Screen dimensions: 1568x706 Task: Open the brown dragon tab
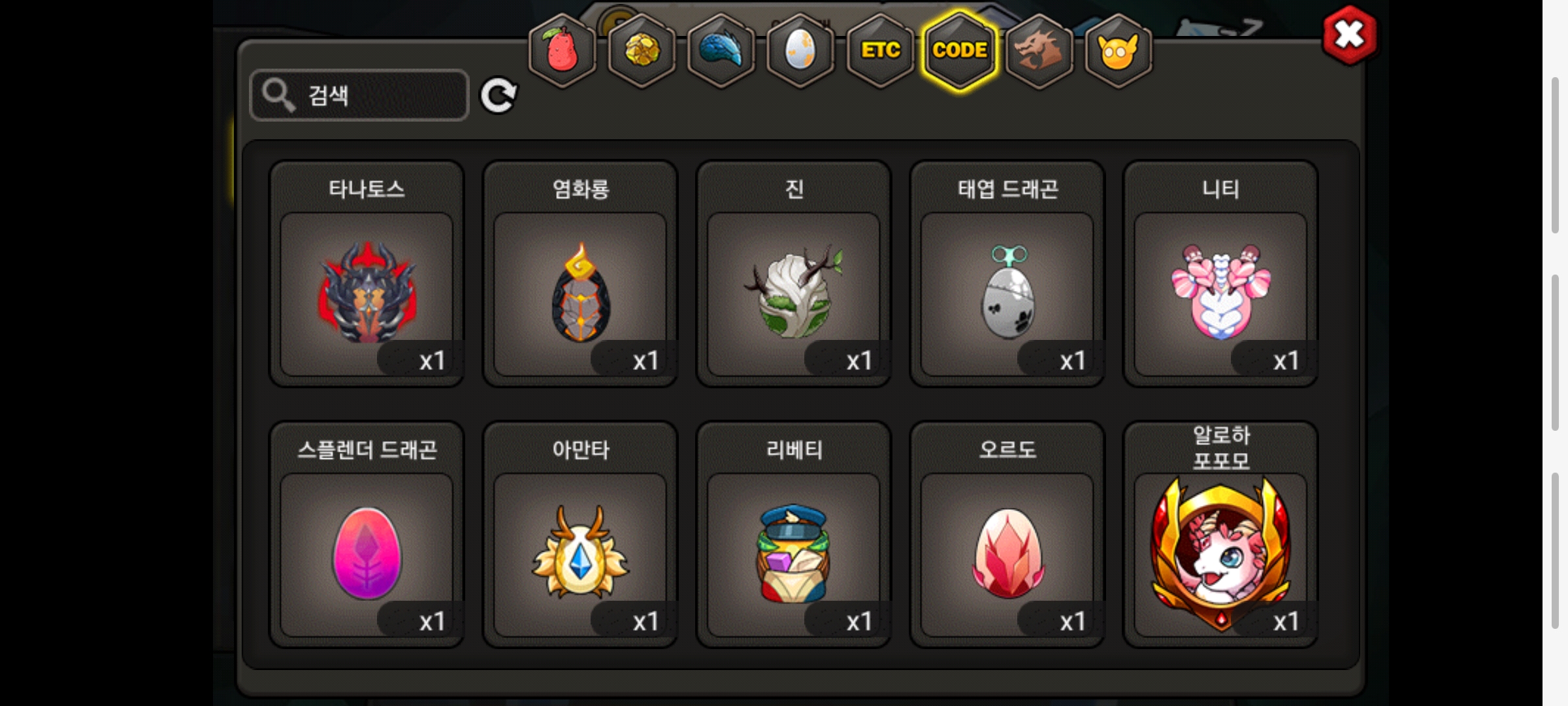pyautogui.click(x=1039, y=50)
